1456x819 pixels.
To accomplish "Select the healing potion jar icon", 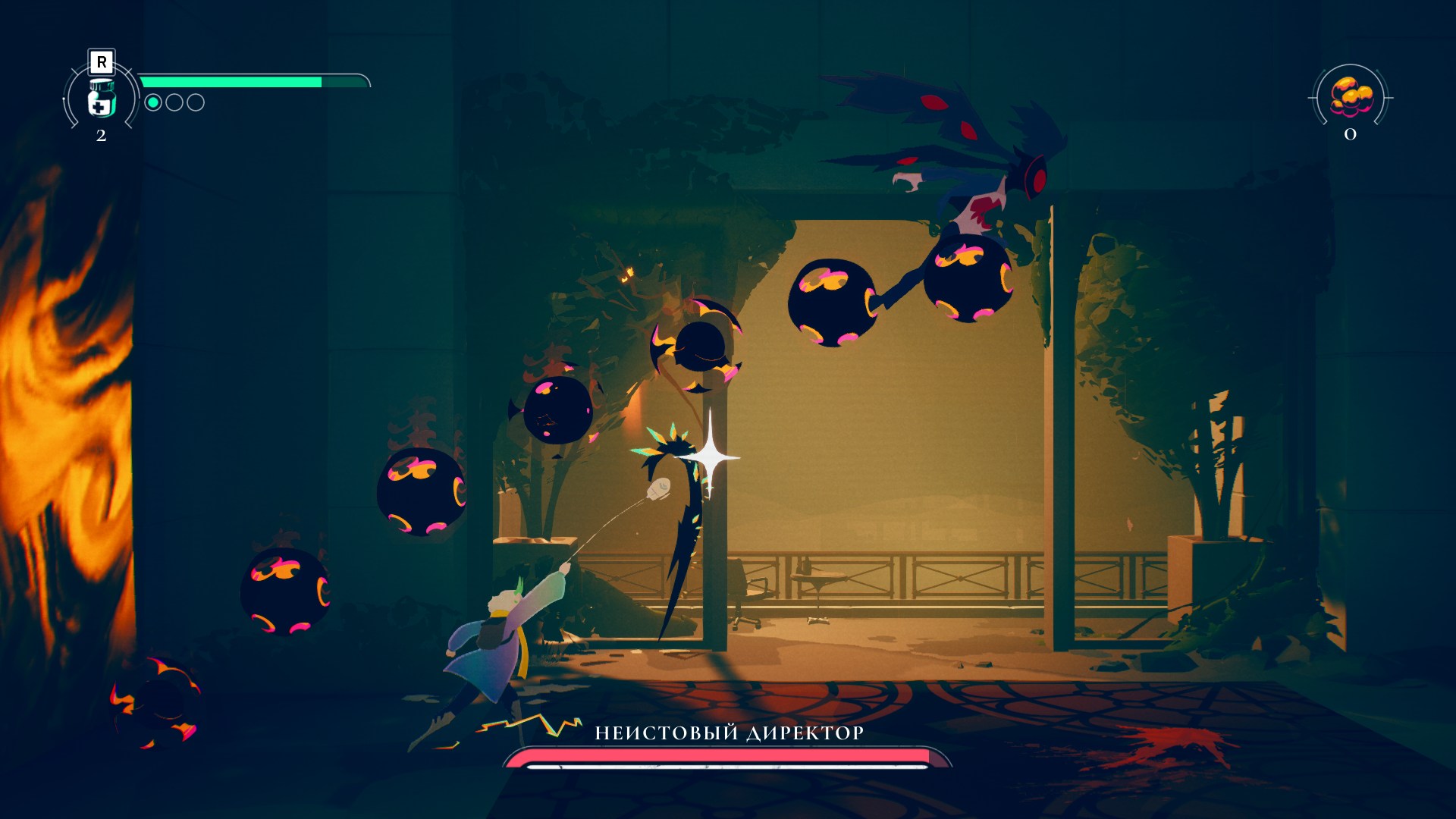I will 101,99.
